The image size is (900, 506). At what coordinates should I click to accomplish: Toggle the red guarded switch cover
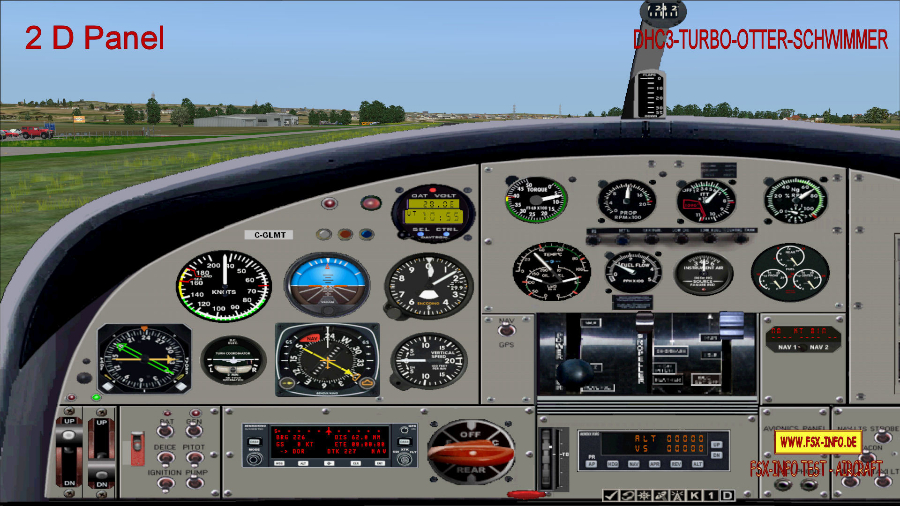(138, 447)
